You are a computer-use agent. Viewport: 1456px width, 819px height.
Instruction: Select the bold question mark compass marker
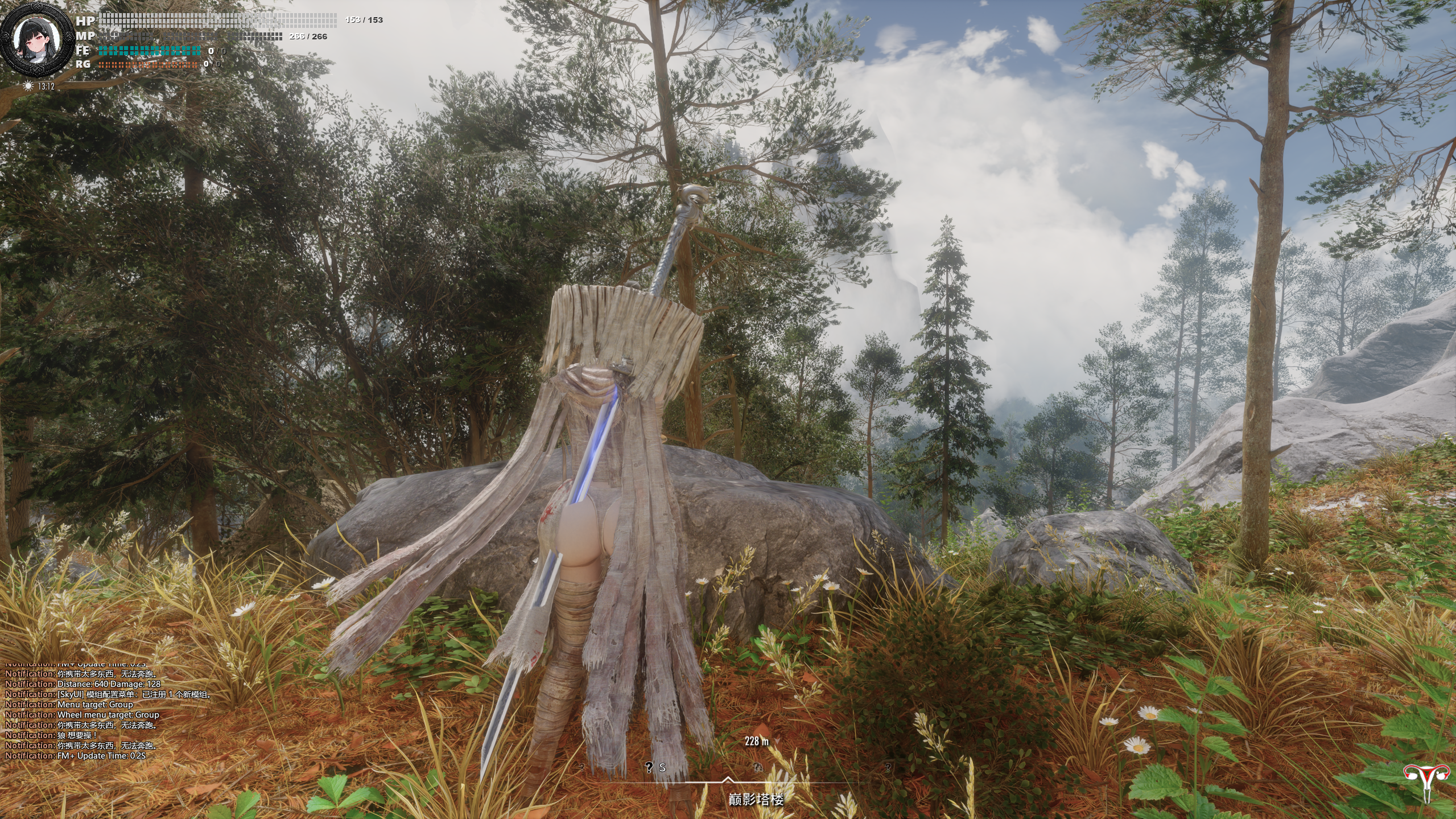point(649,767)
